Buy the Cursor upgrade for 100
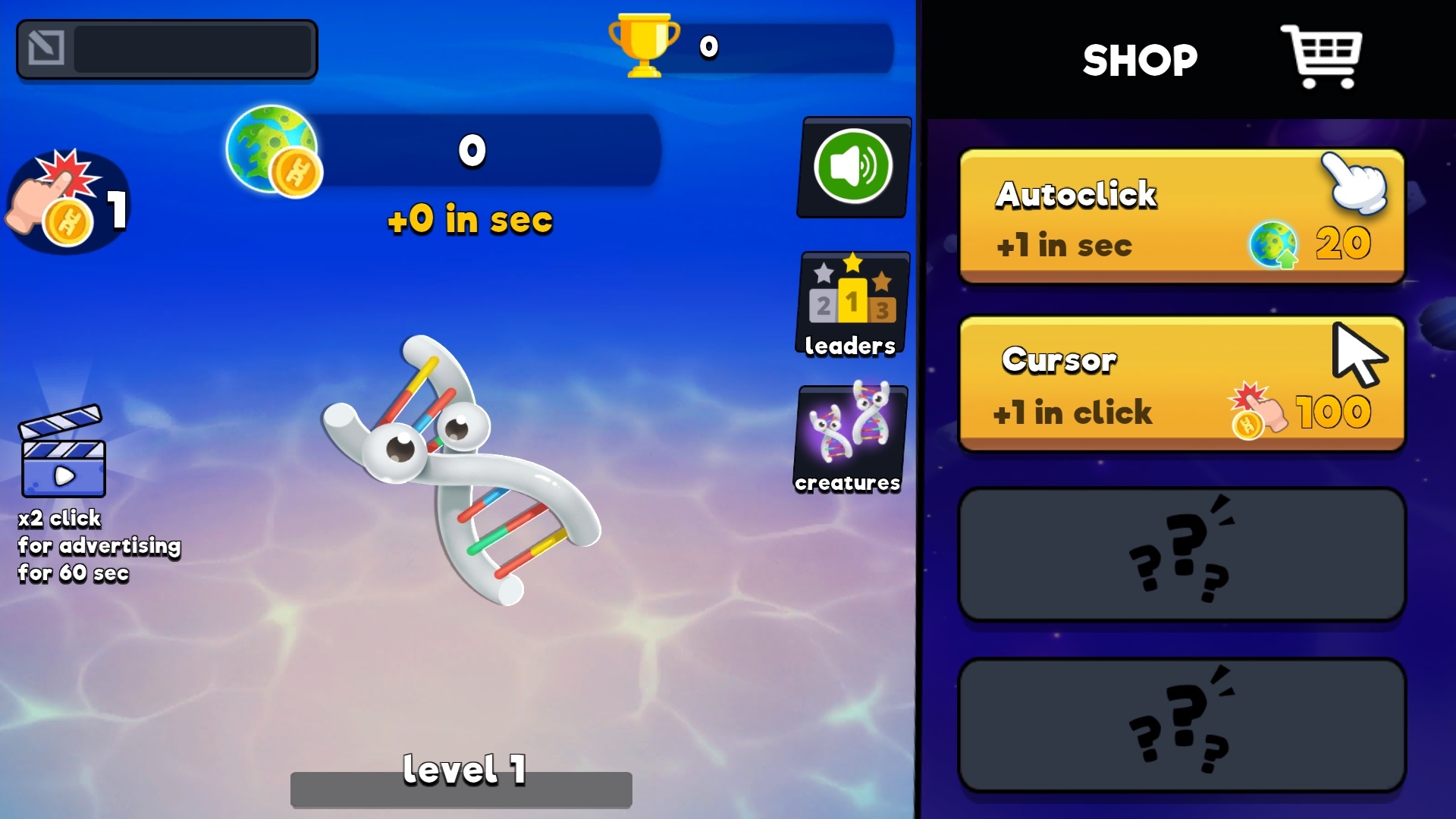This screenshot has height=819, width=1456. pyautogui.click(x=1153, y=385)
